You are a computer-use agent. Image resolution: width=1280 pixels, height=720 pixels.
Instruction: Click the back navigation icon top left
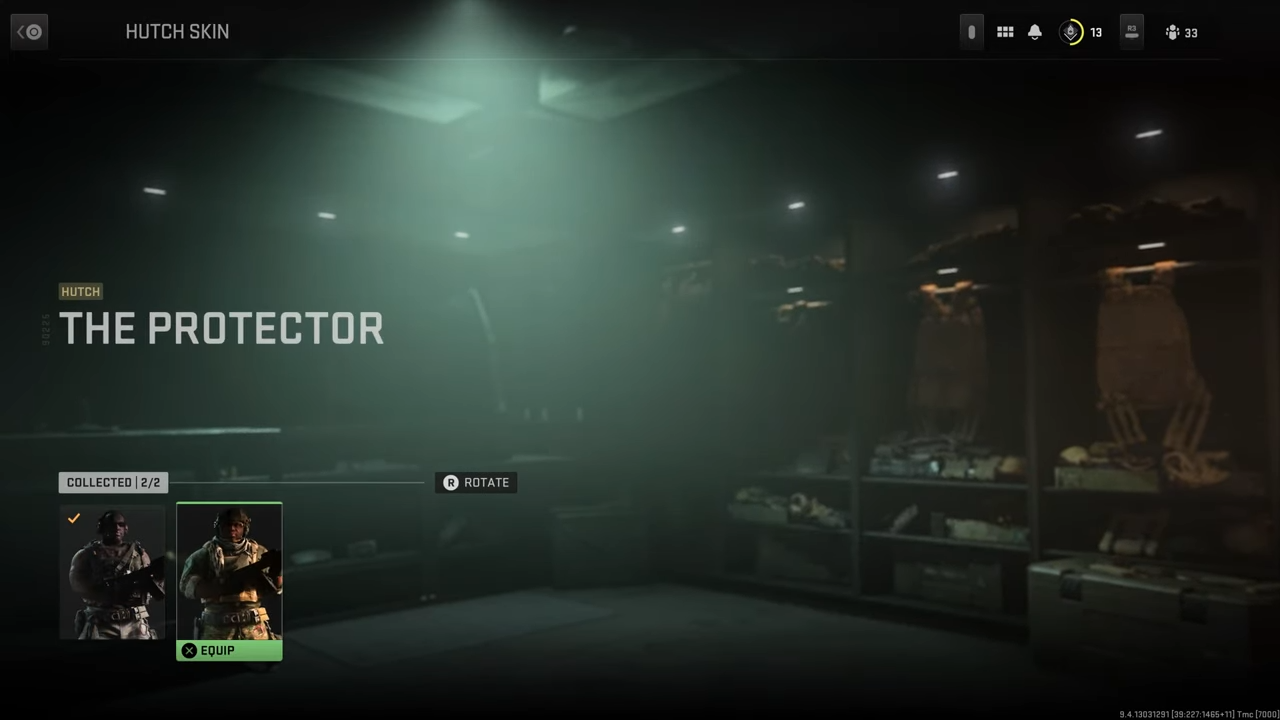point(28,31)
